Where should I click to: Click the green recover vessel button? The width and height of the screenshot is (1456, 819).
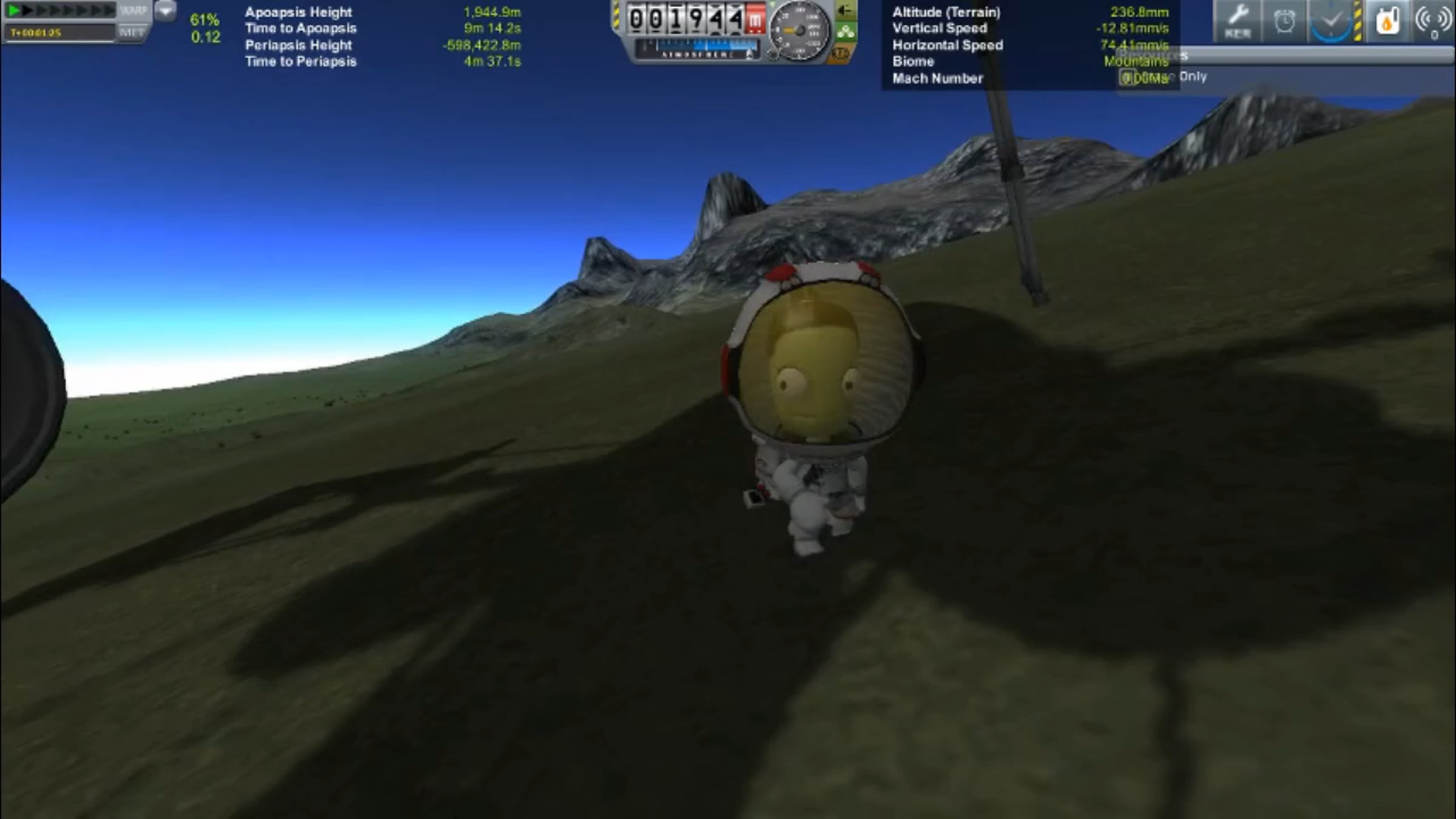tap(846, 32)
